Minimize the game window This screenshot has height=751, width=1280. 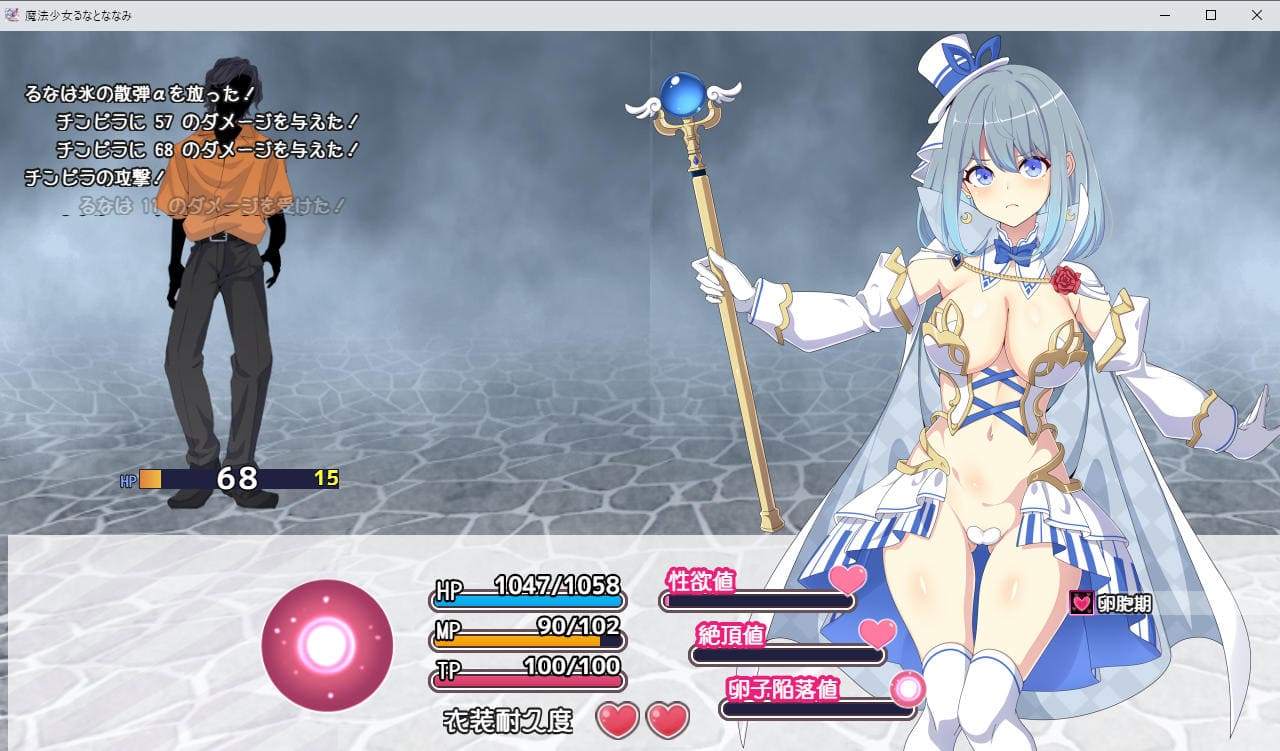pyautogui.click(x=1165, y=15)
